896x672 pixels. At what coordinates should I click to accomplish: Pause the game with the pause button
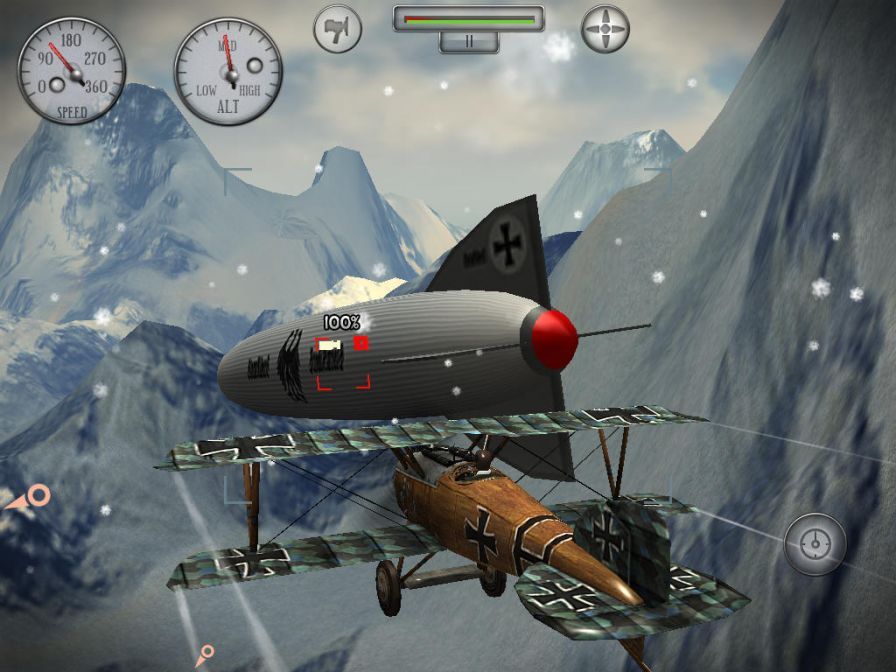468,42
